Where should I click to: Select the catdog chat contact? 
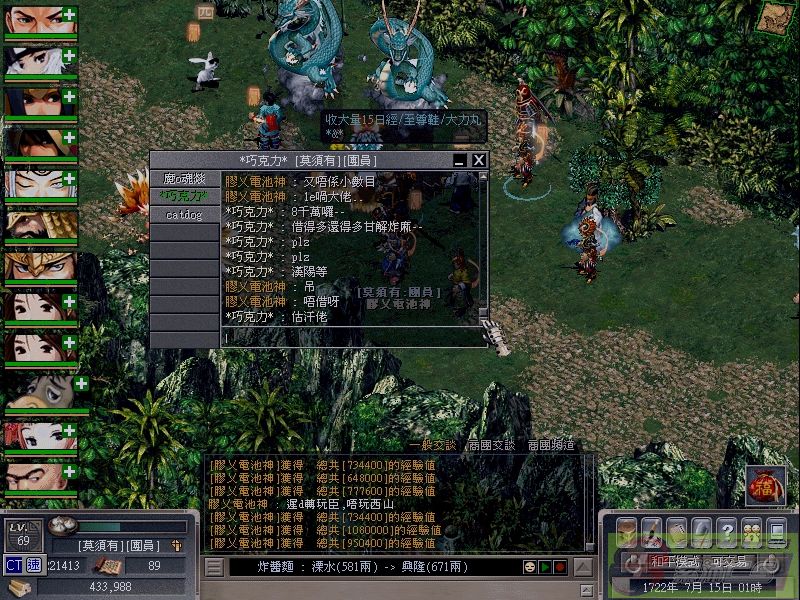click(184, 214)
